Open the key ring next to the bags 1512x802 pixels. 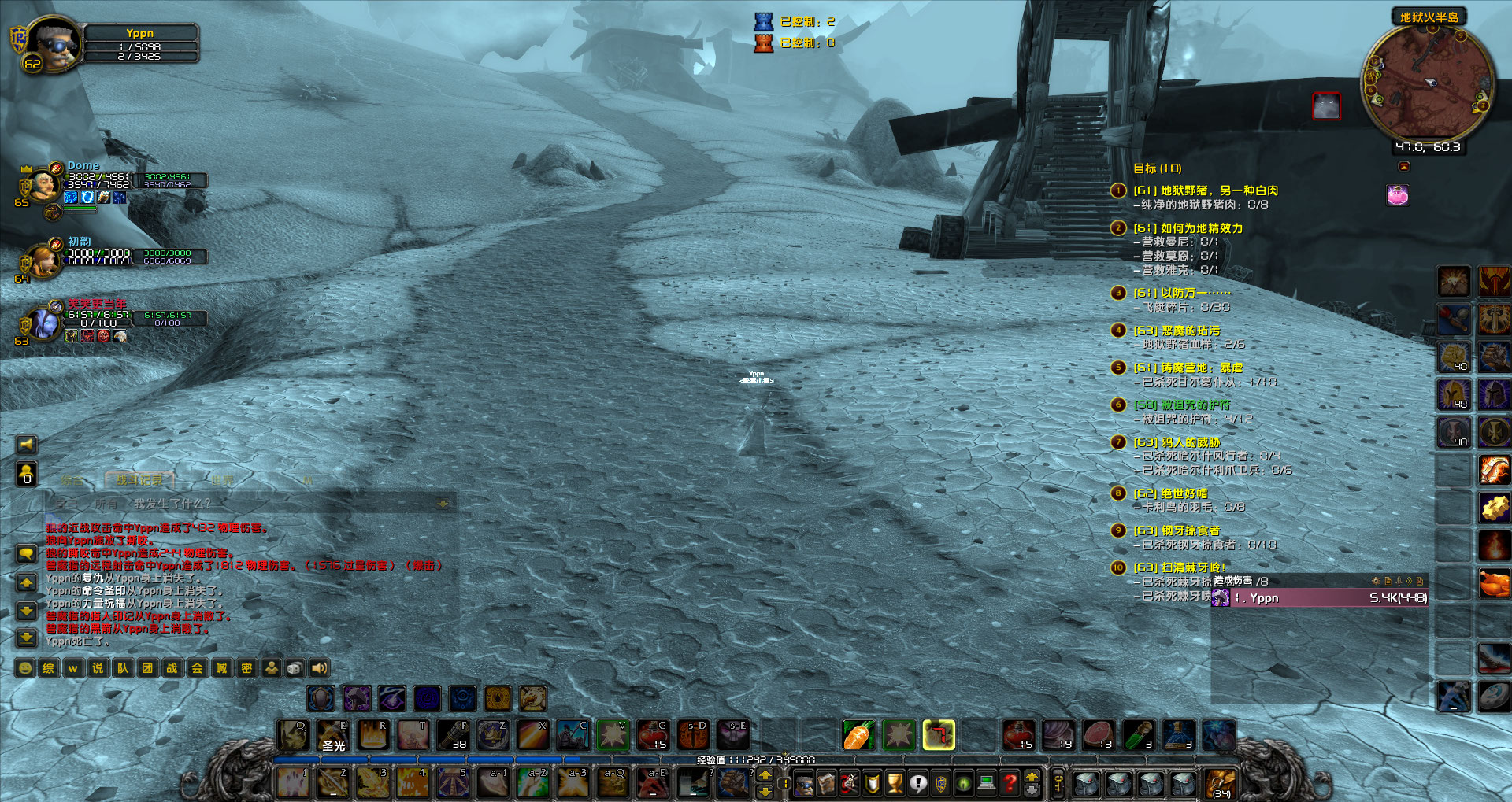pos(1058,785)
